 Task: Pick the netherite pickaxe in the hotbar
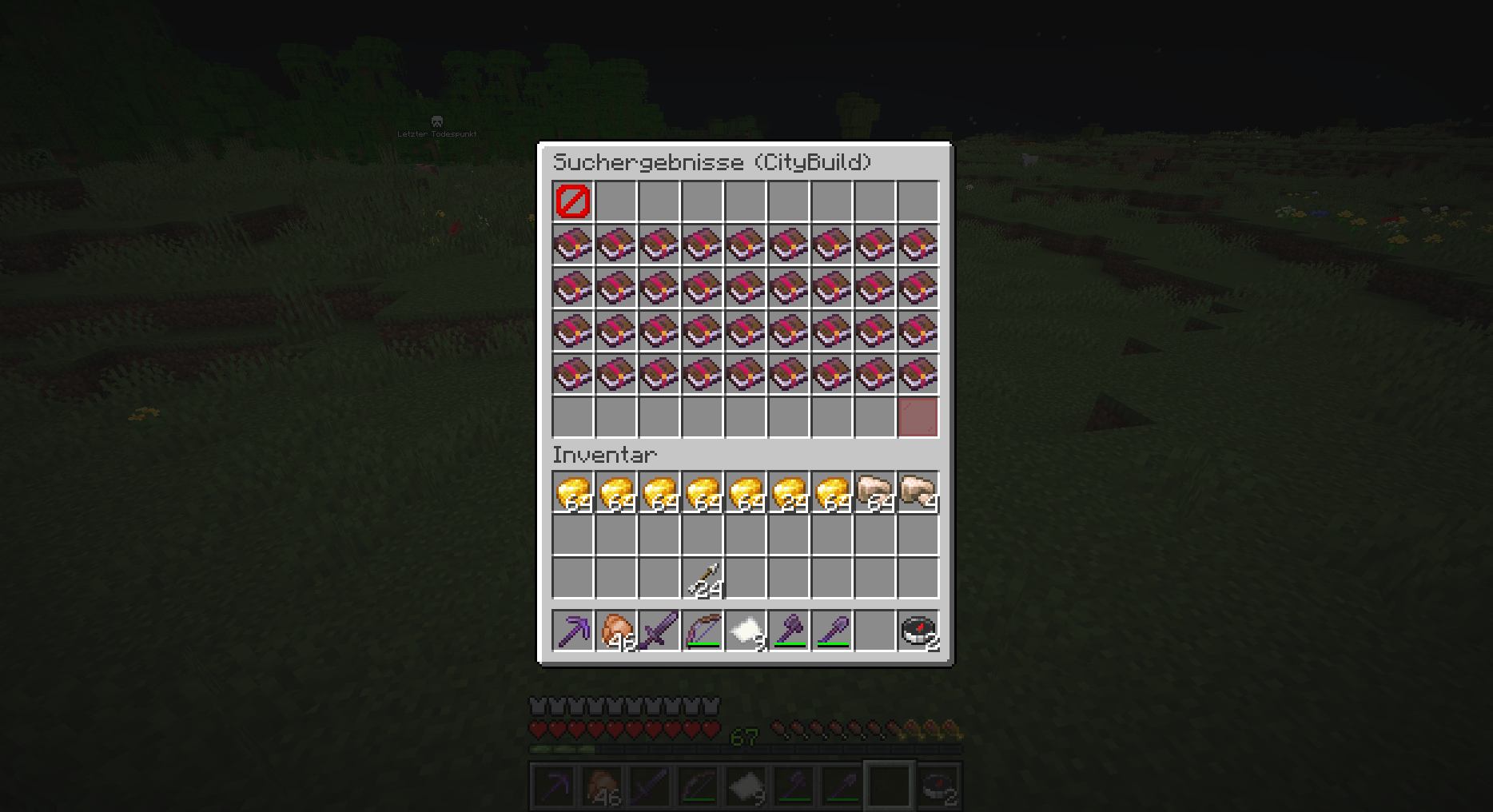[572, 631]
